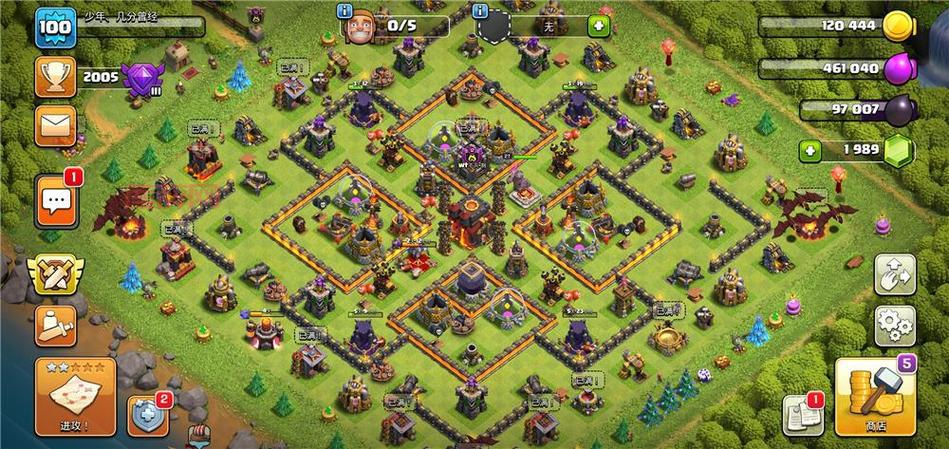View the trophy rankings button

tap(56, 76)
